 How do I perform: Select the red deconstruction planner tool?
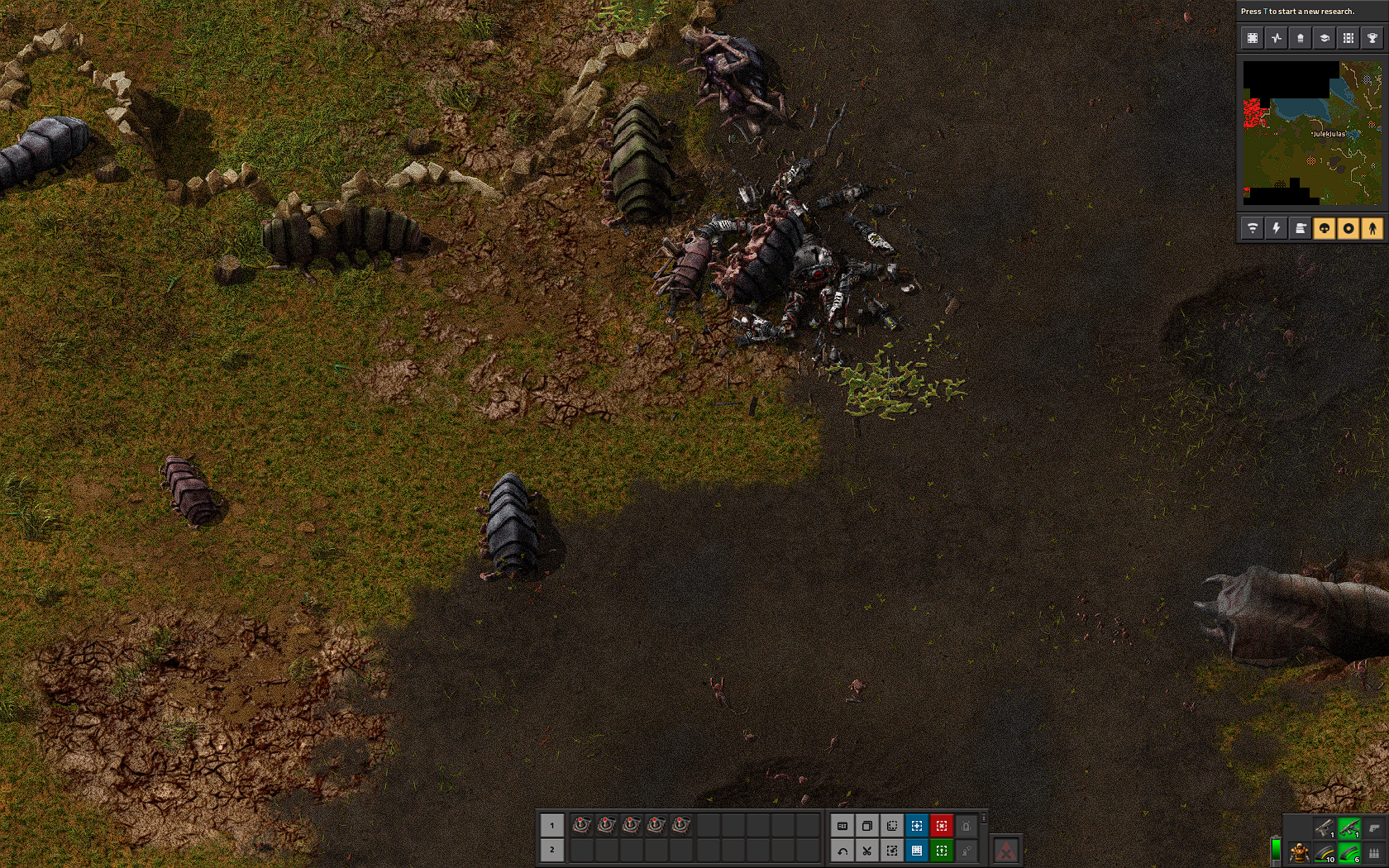click(941, 825)
